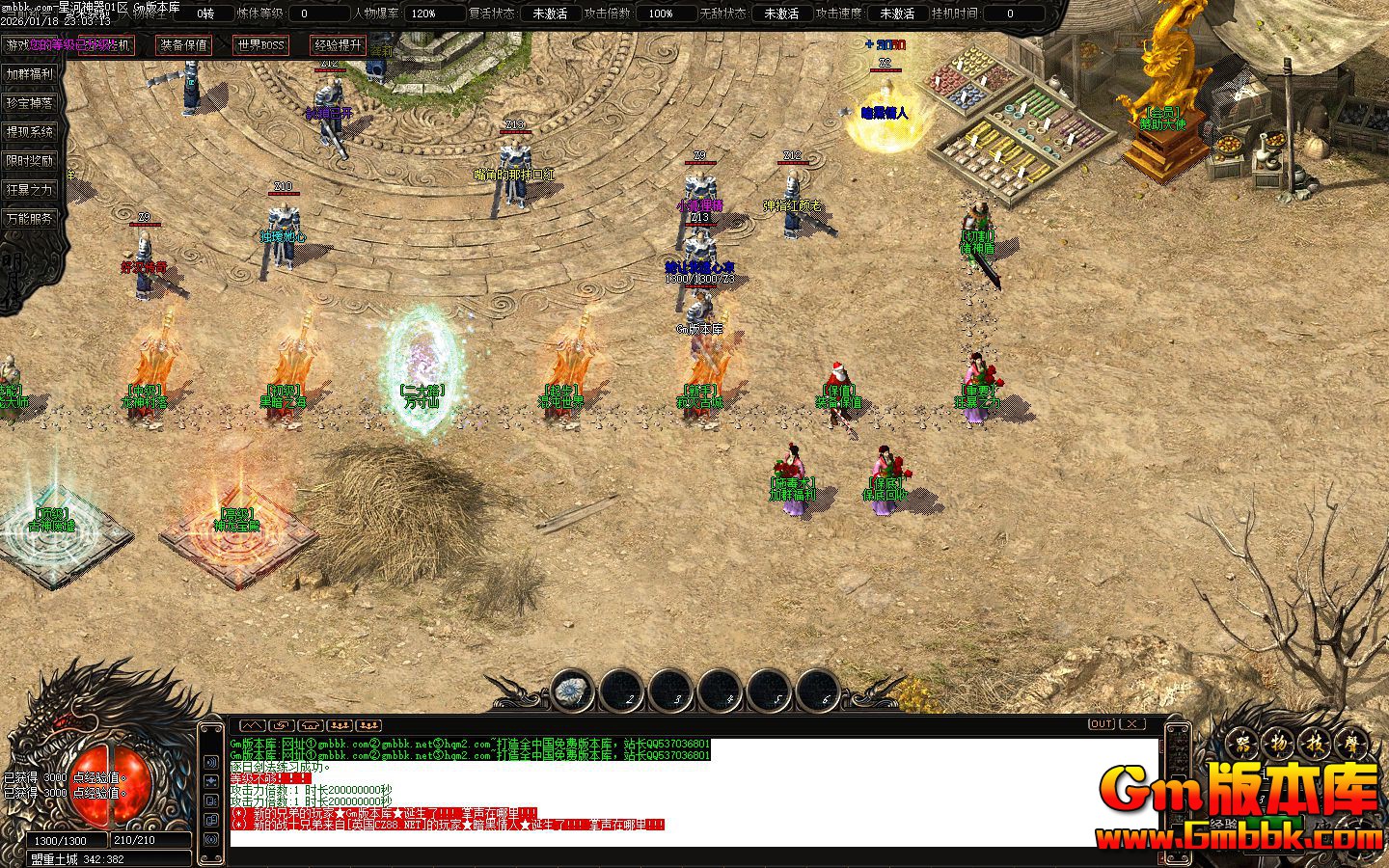Image resolution: width=1389 pixels, height=868 pixels.
Task: Click the mountain-shaped chat toolbar icon
Action: pos(252,725)
